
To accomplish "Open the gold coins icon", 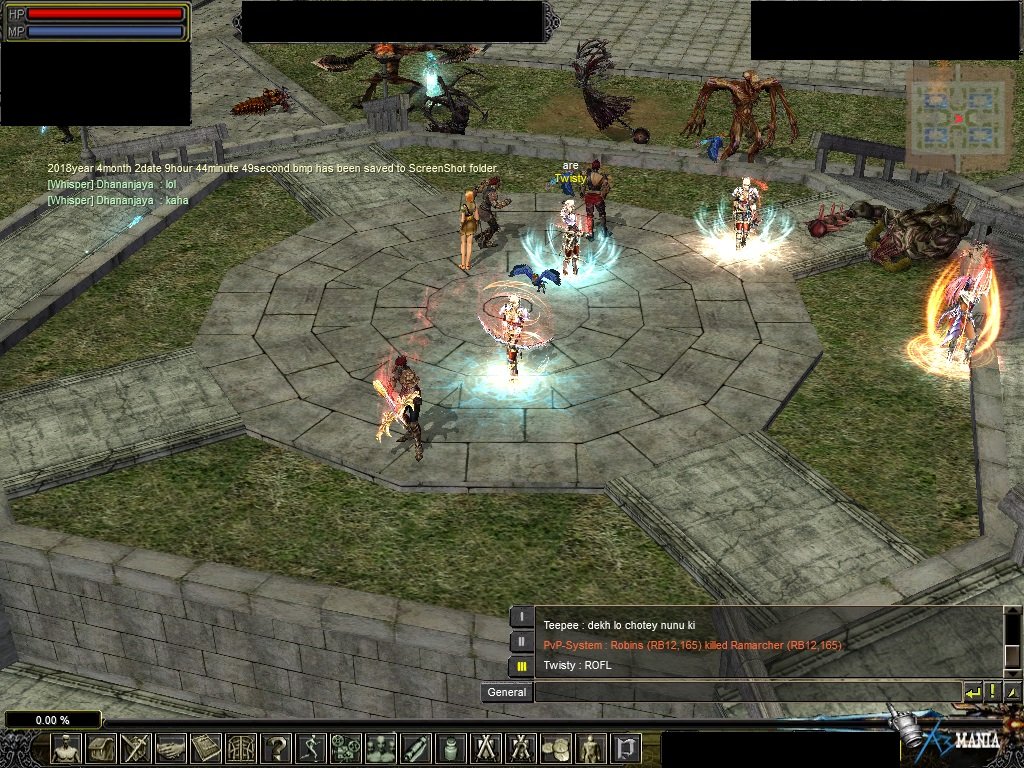I will [555, 748].
